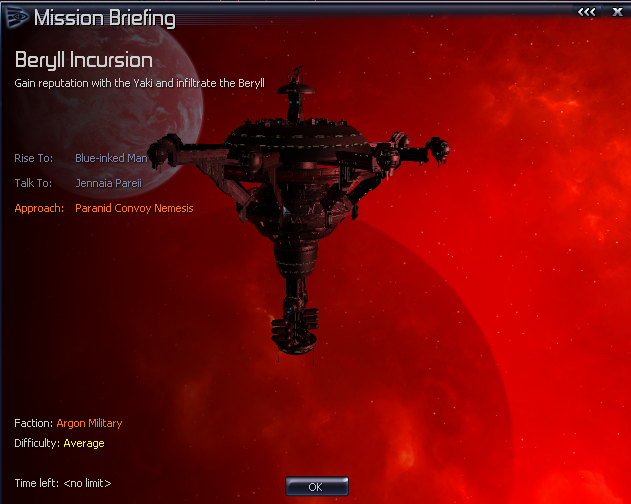Go back using the triple-arrow button
This screenshot has width=631, height=504.
pyautogui.click(x=587, y=13)
